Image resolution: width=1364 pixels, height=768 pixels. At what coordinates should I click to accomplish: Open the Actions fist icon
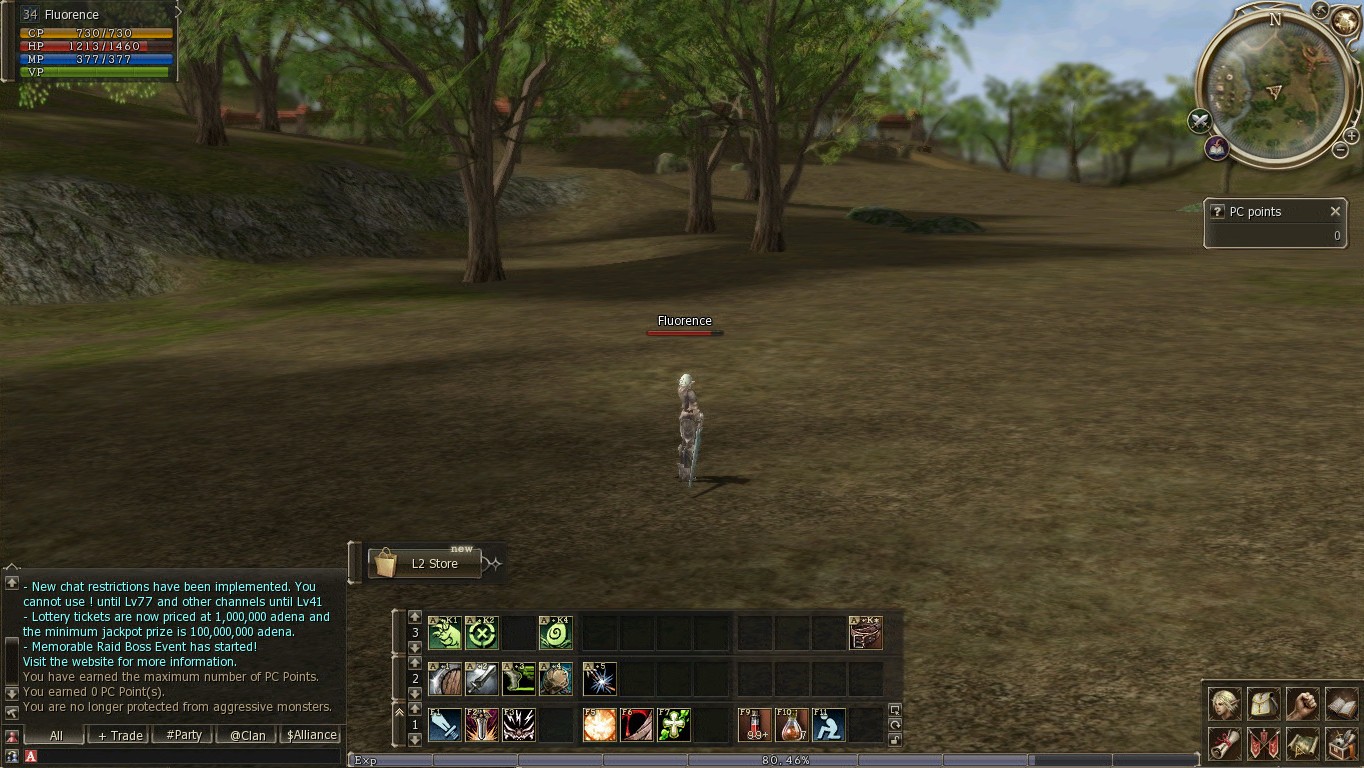(x=1303, y=704)
